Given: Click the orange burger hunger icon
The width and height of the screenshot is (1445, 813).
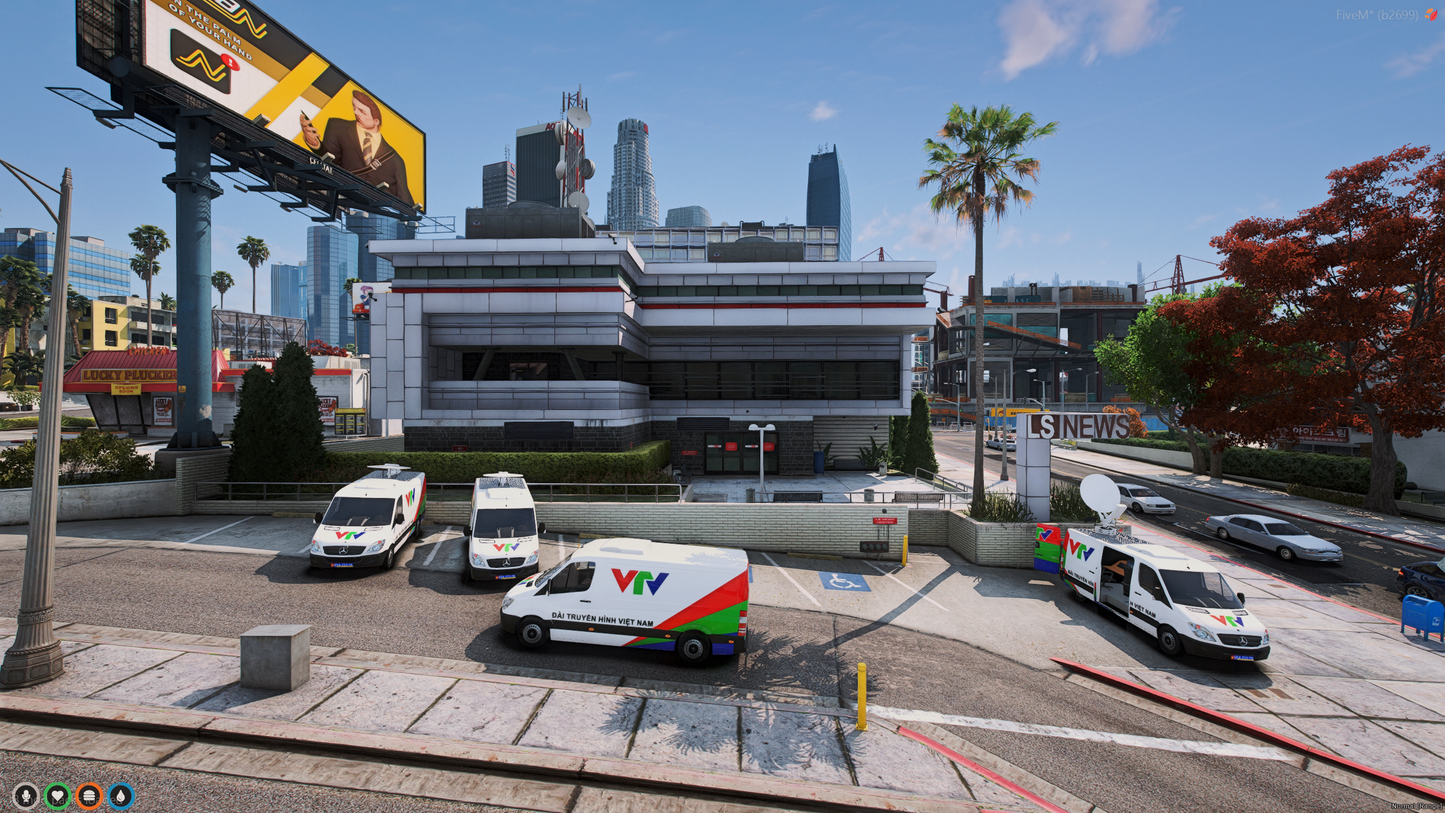Looking at the screenshot, I should (89, 796).
